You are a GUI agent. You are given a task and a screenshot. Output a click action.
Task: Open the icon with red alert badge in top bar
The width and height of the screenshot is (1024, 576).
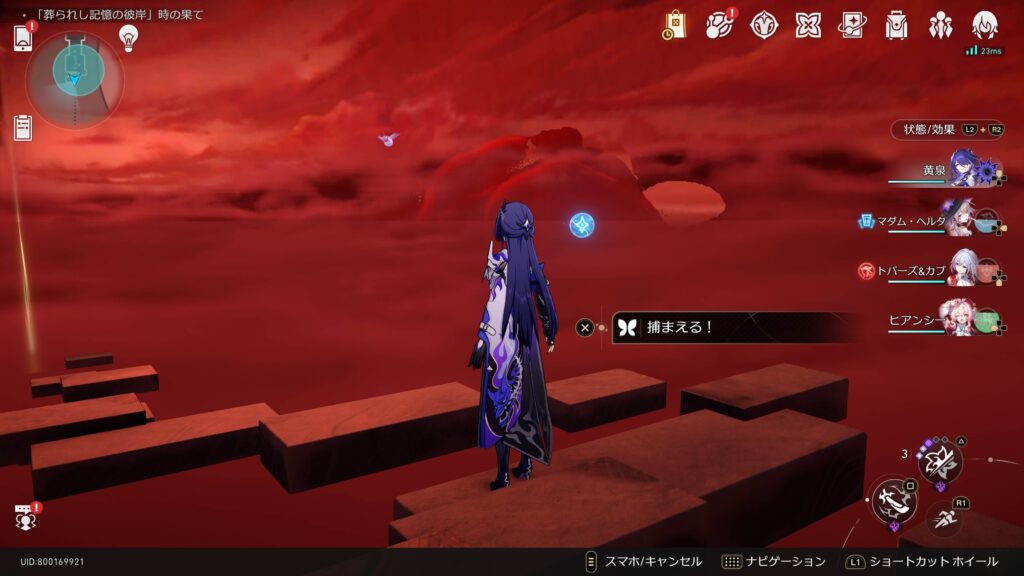(x=720, y=25)
